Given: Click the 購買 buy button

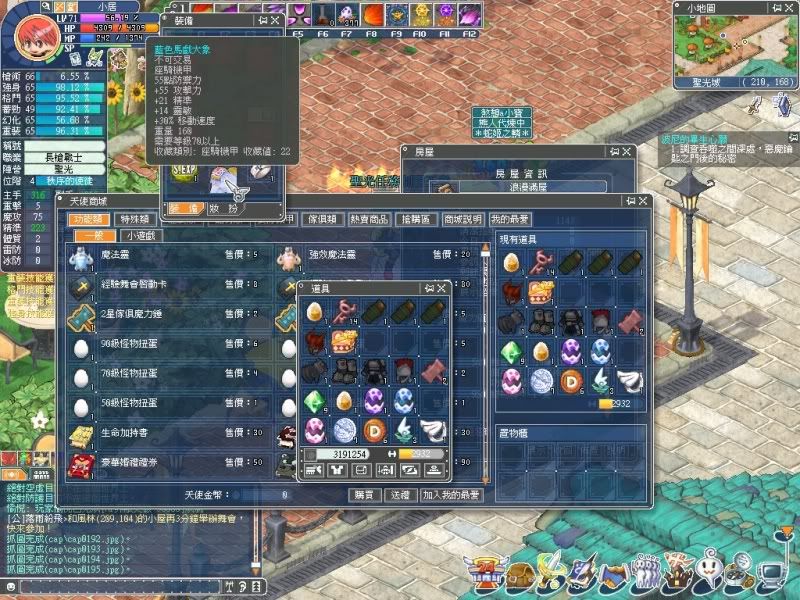Looking at the screenshot, I should (365, 494).
